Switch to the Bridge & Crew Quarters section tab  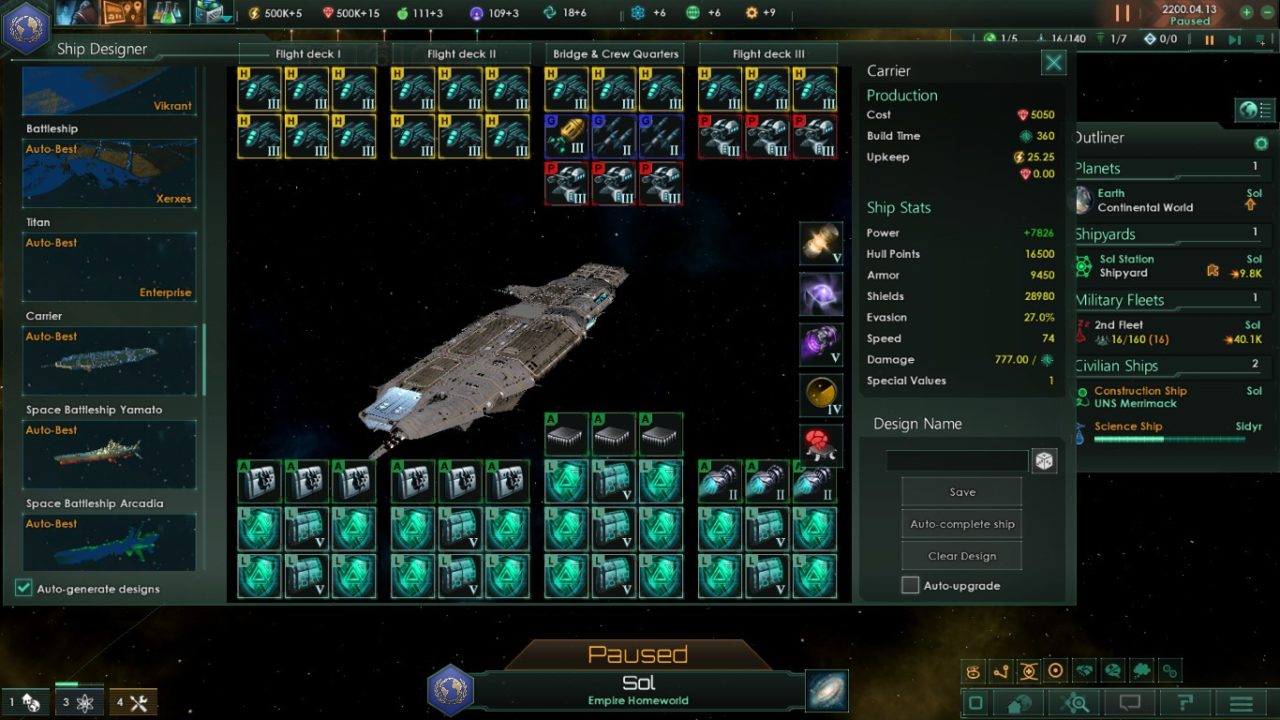click(614, 54)
